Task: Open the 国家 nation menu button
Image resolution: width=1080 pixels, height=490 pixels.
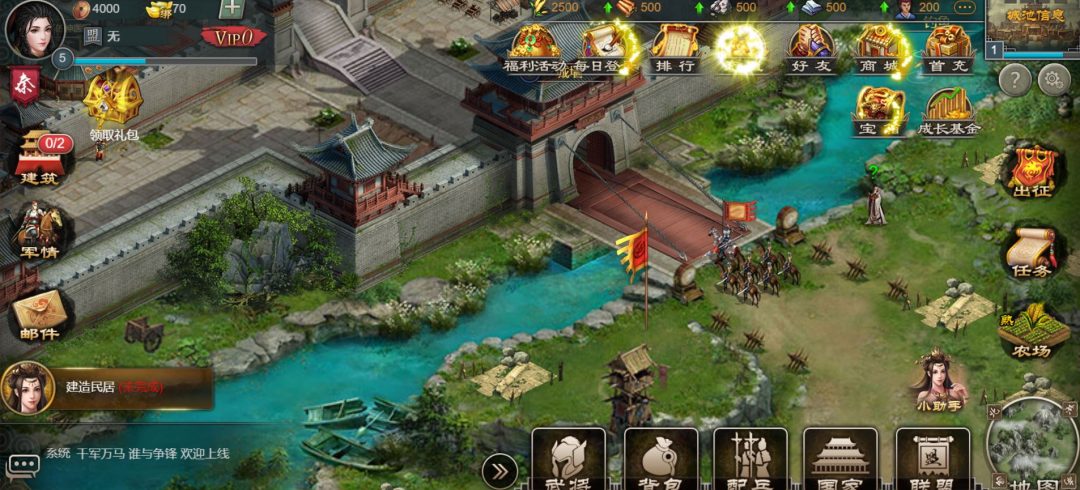Action: [x=840, y=462]
